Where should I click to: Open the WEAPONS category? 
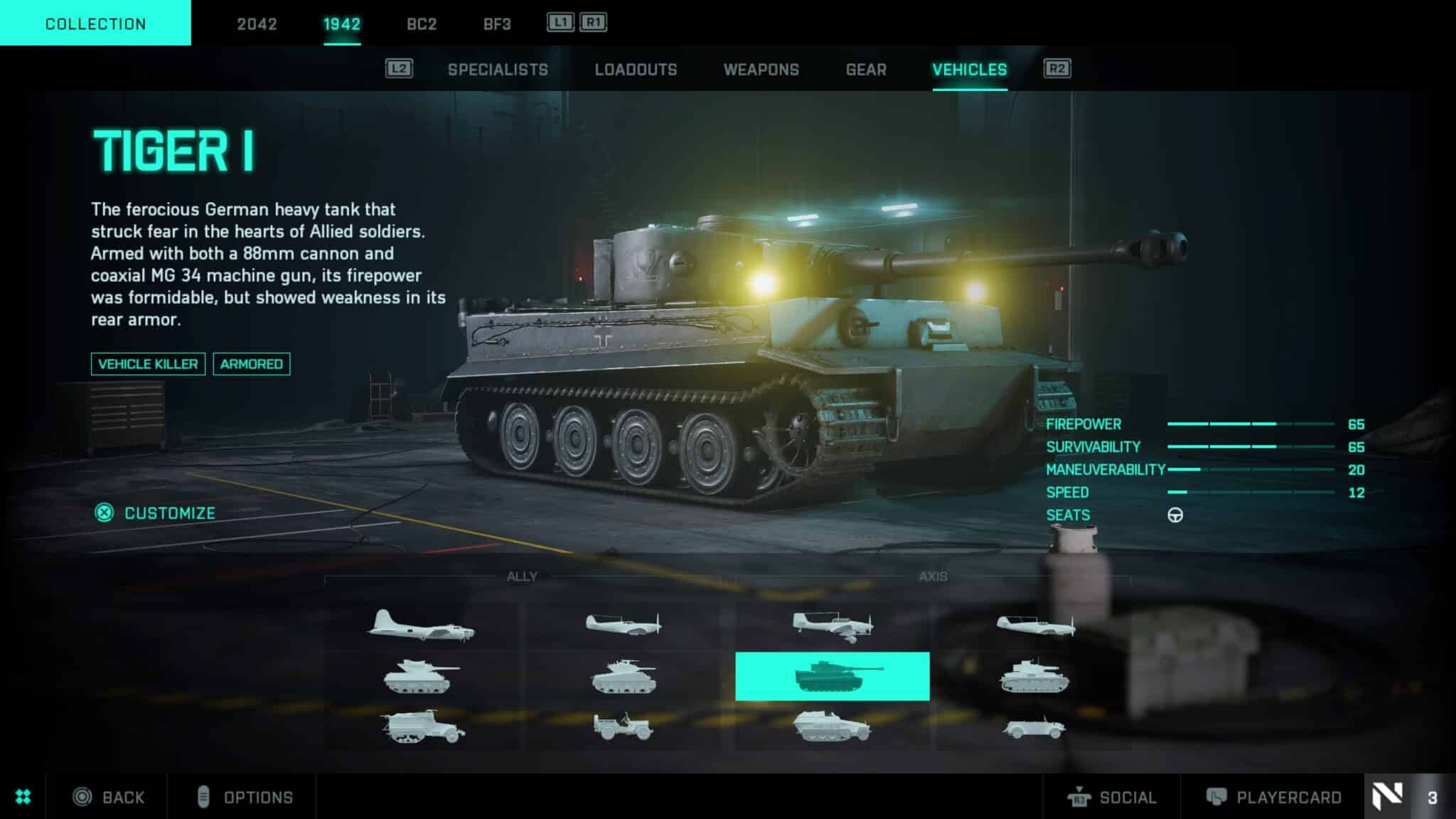761,69
